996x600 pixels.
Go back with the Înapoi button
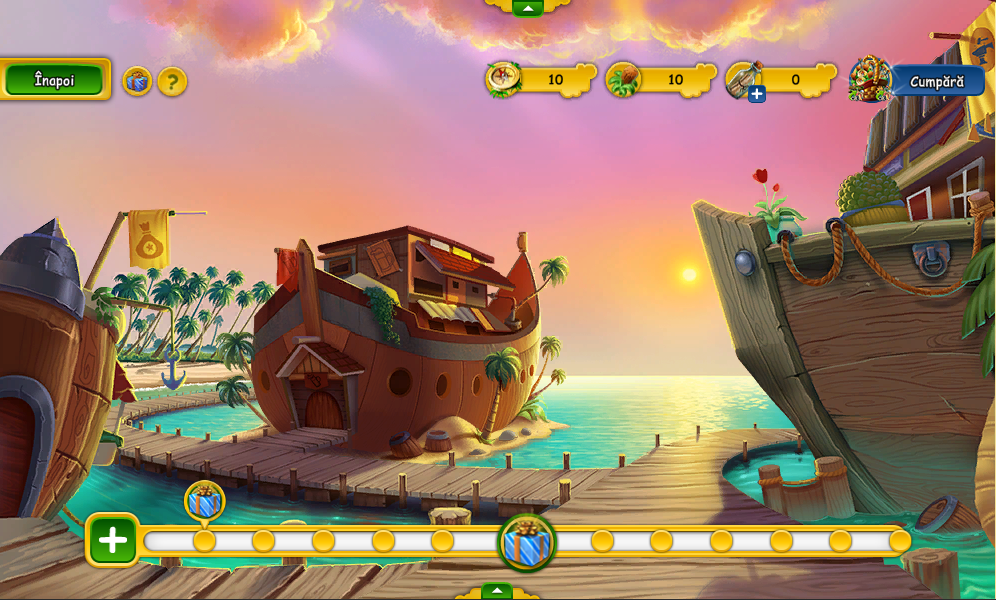tap(54, 80)
